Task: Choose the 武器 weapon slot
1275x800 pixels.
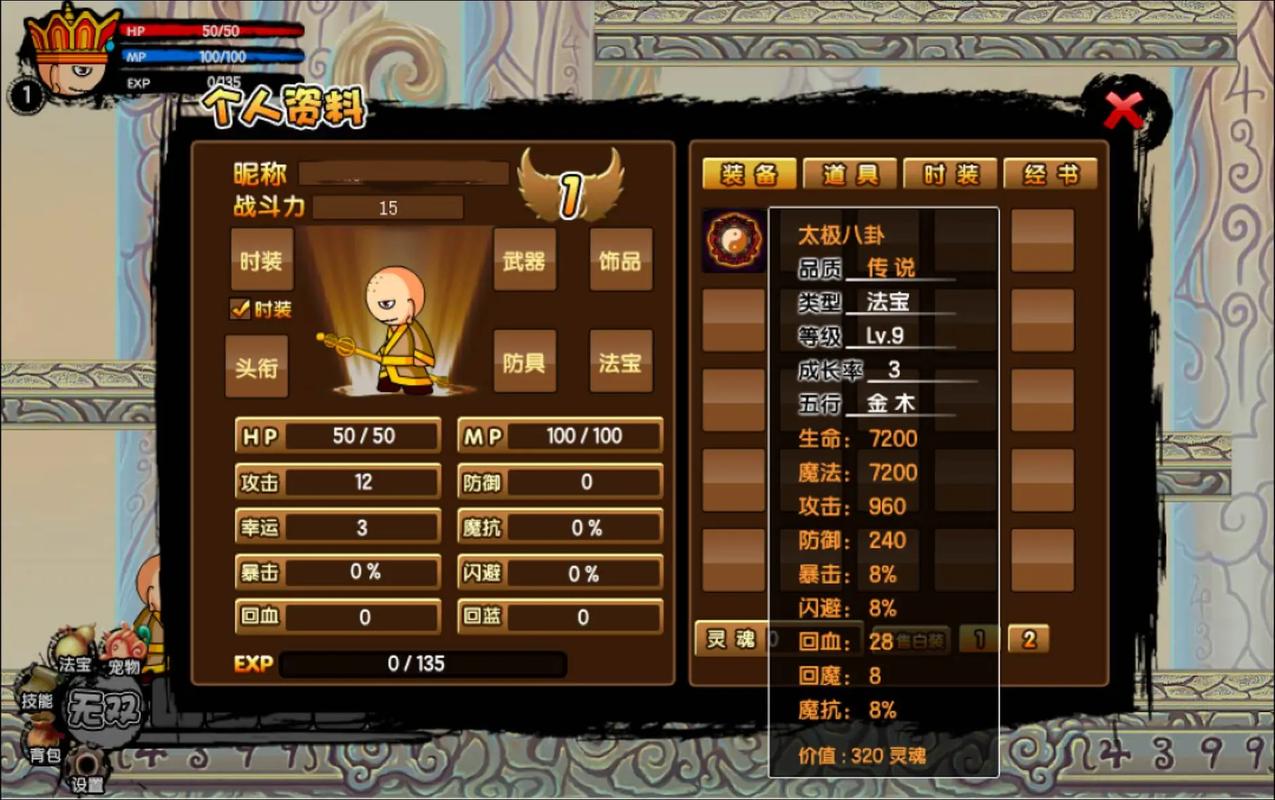Action: [524, 260]
